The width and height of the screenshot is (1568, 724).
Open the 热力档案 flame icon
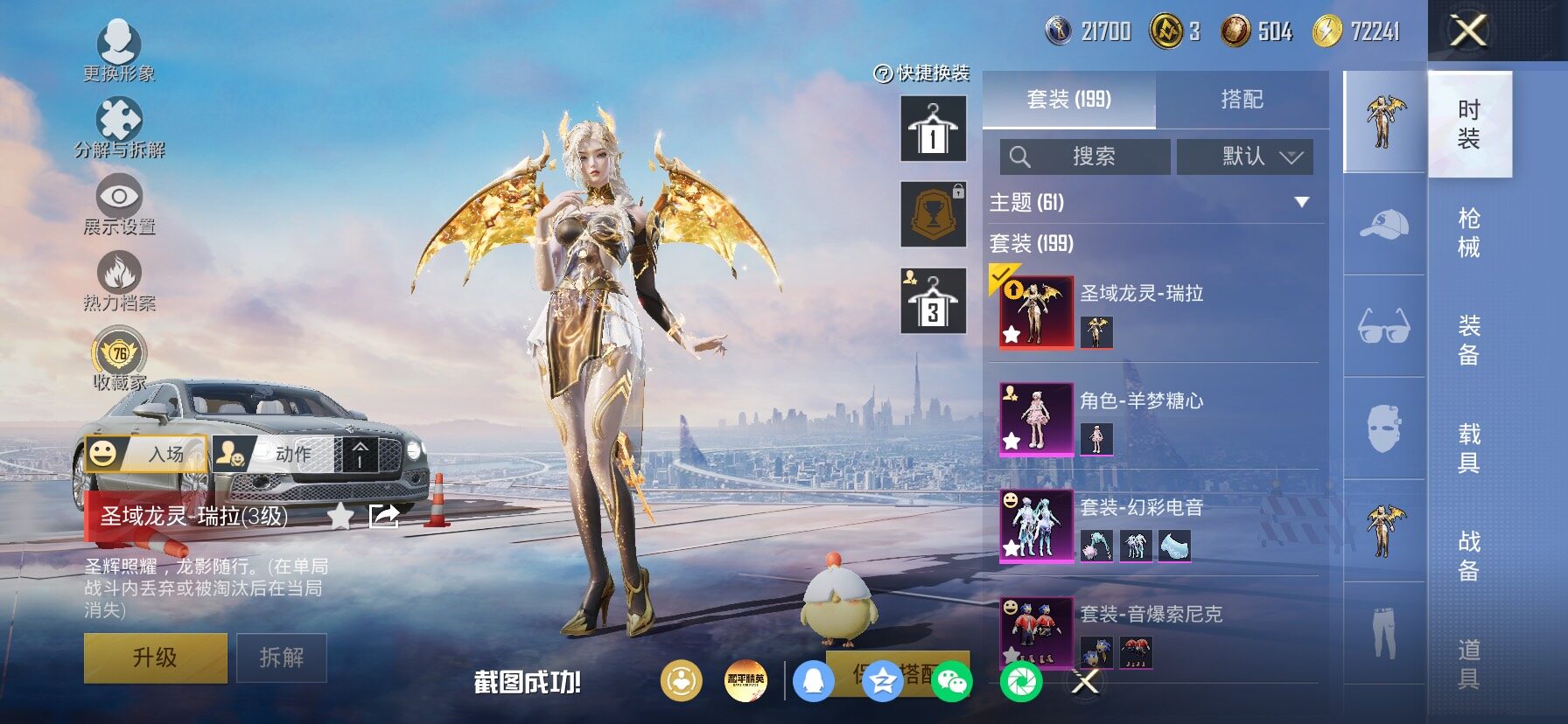120,280
